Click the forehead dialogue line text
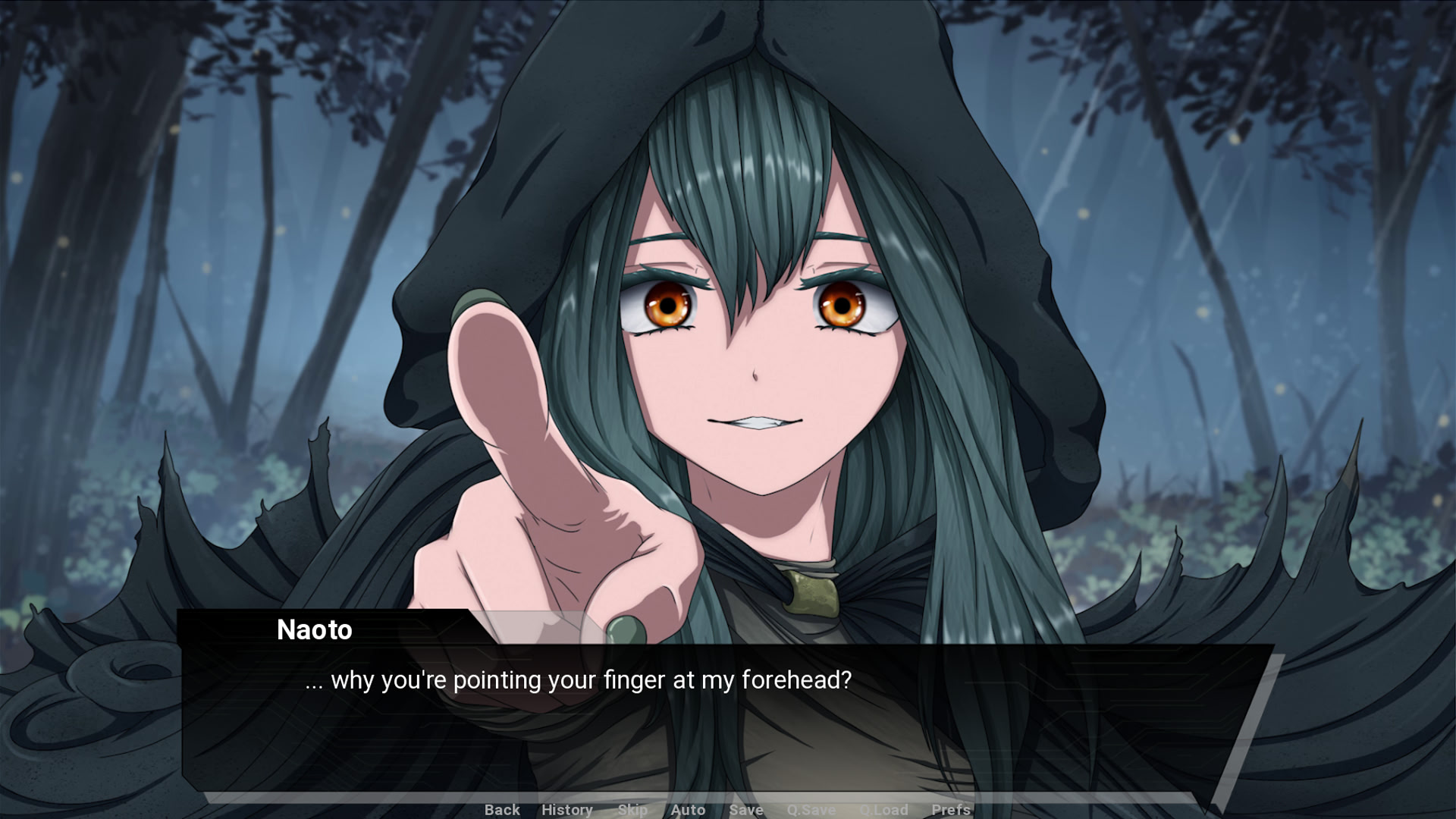Image resolution: width=1456 pixels, height=819 pixels. click(x=579, y=680)
